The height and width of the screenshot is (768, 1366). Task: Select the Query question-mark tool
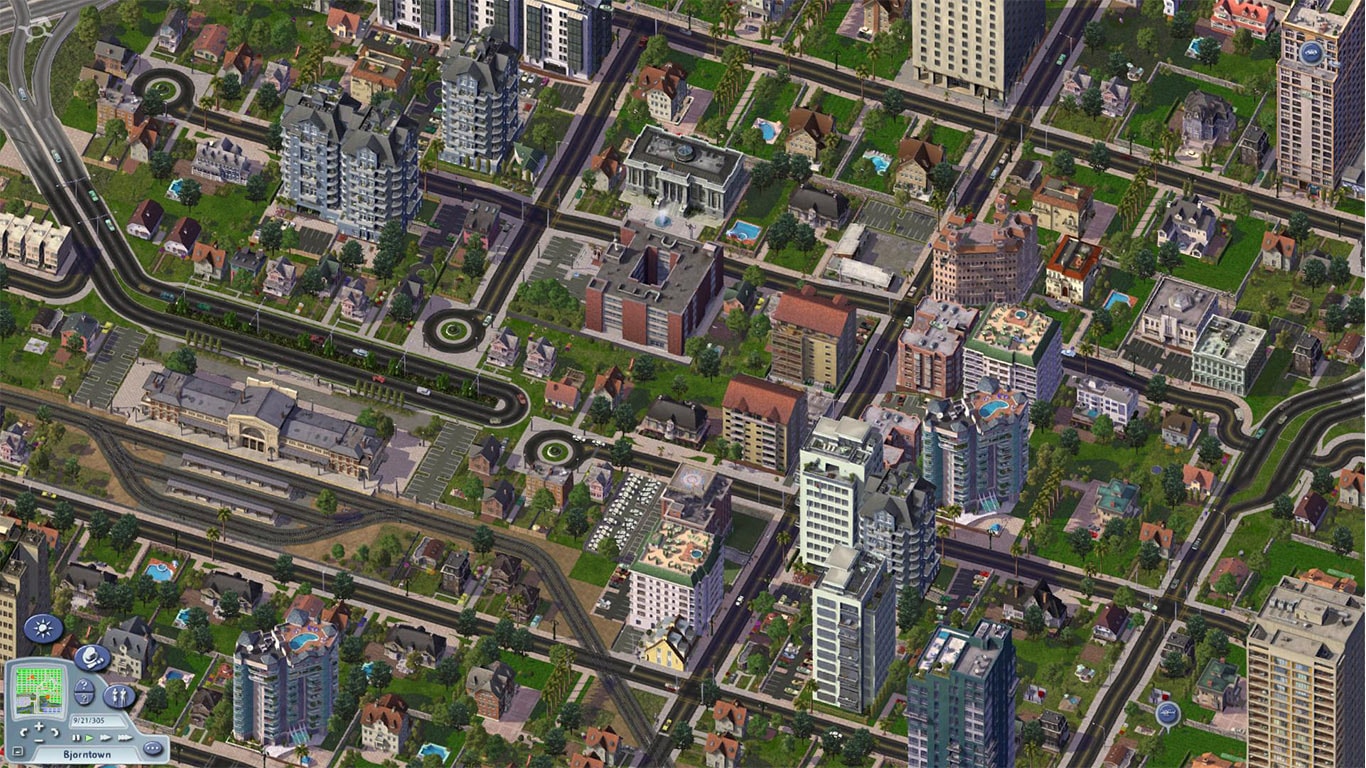pyautogui.click(x=83, y=692)
